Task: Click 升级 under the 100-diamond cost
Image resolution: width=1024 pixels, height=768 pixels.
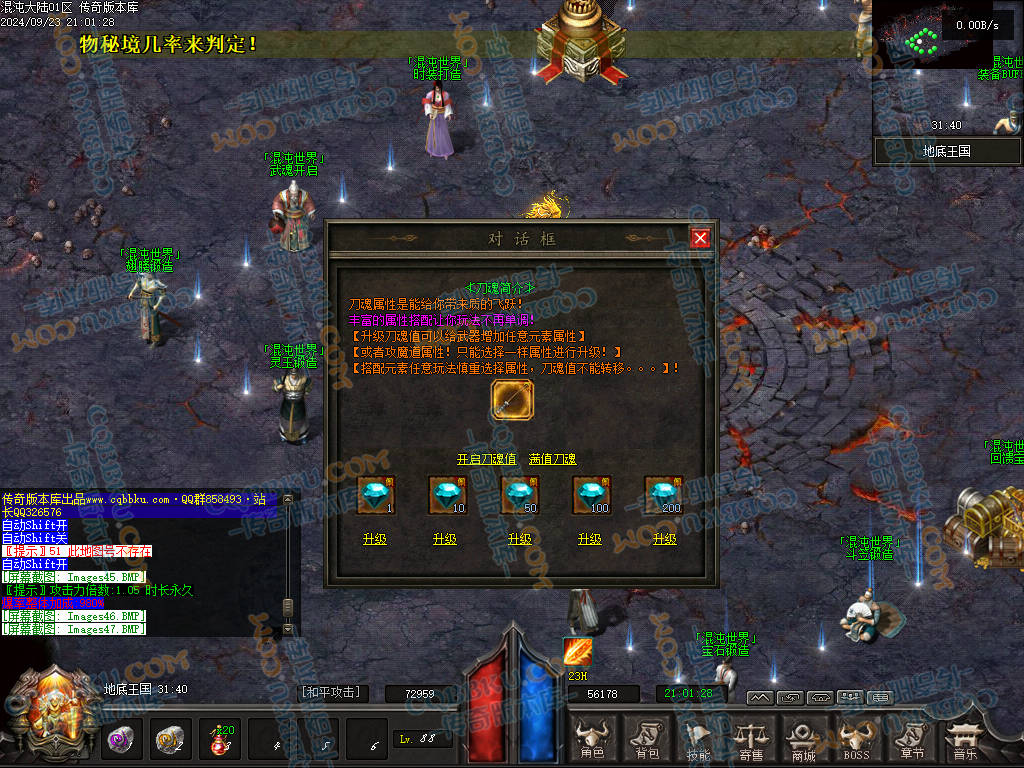Action: pyautogui.click(x=590, y=539)
